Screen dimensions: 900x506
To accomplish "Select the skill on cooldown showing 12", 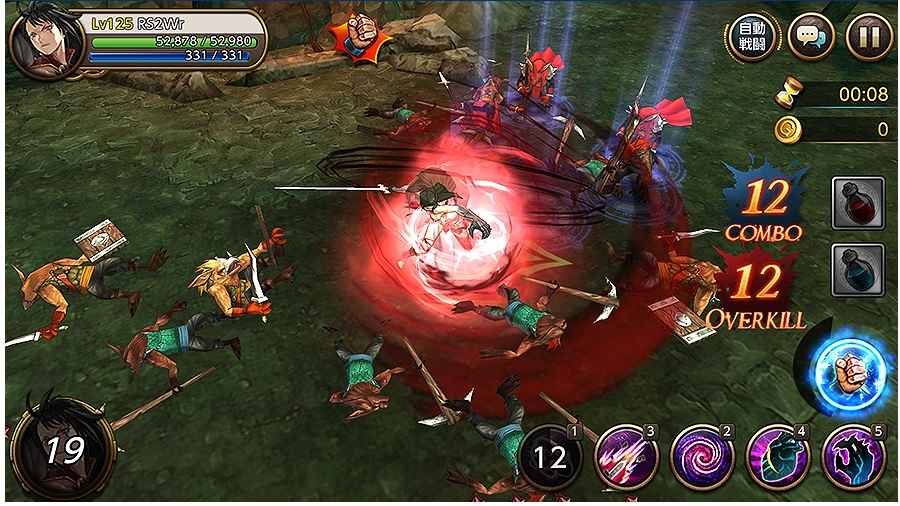I will (x=549, y=459).
